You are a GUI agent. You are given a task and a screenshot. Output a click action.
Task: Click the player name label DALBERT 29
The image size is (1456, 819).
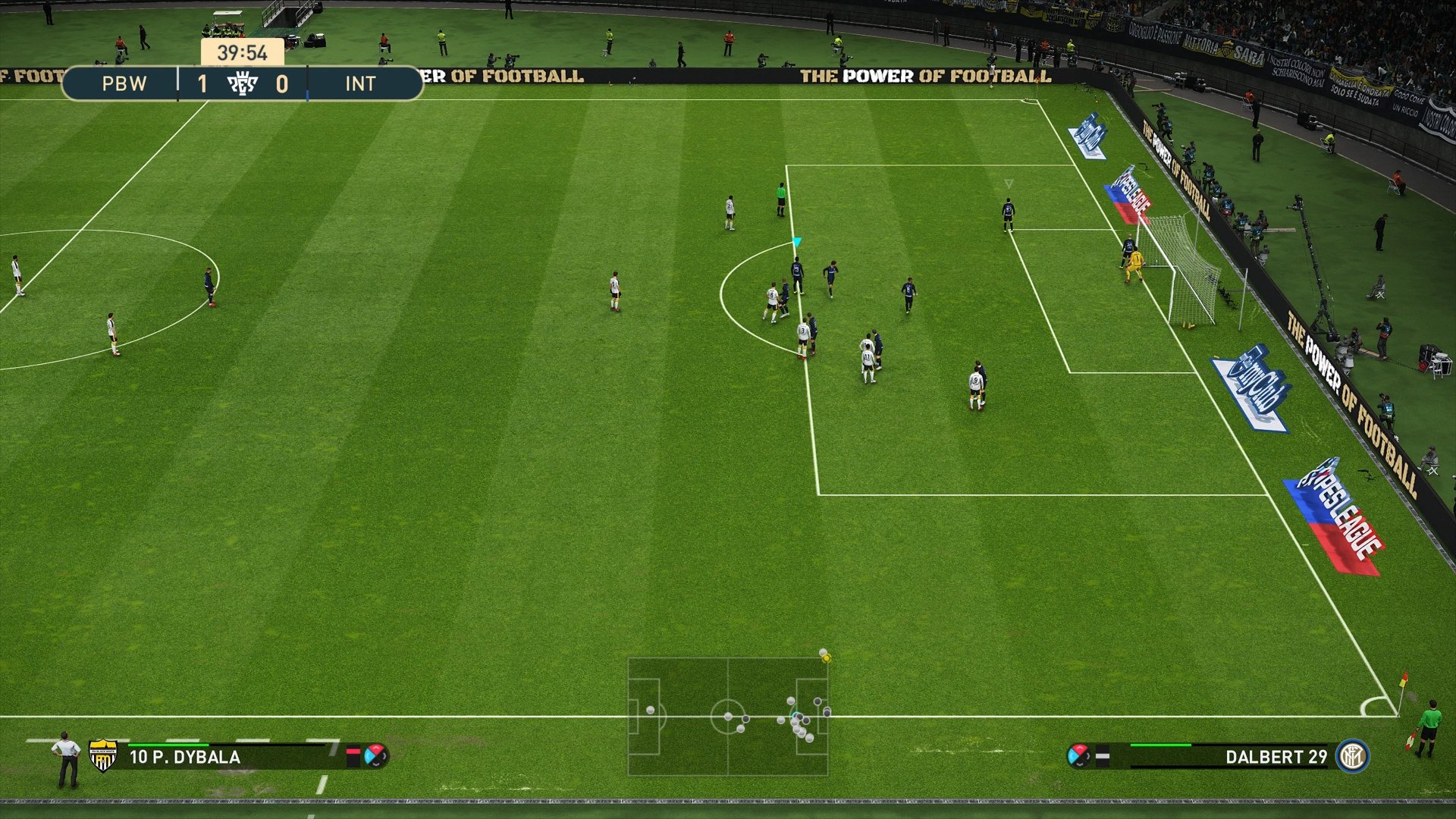pyautogui.click(x=1277, y=756)
